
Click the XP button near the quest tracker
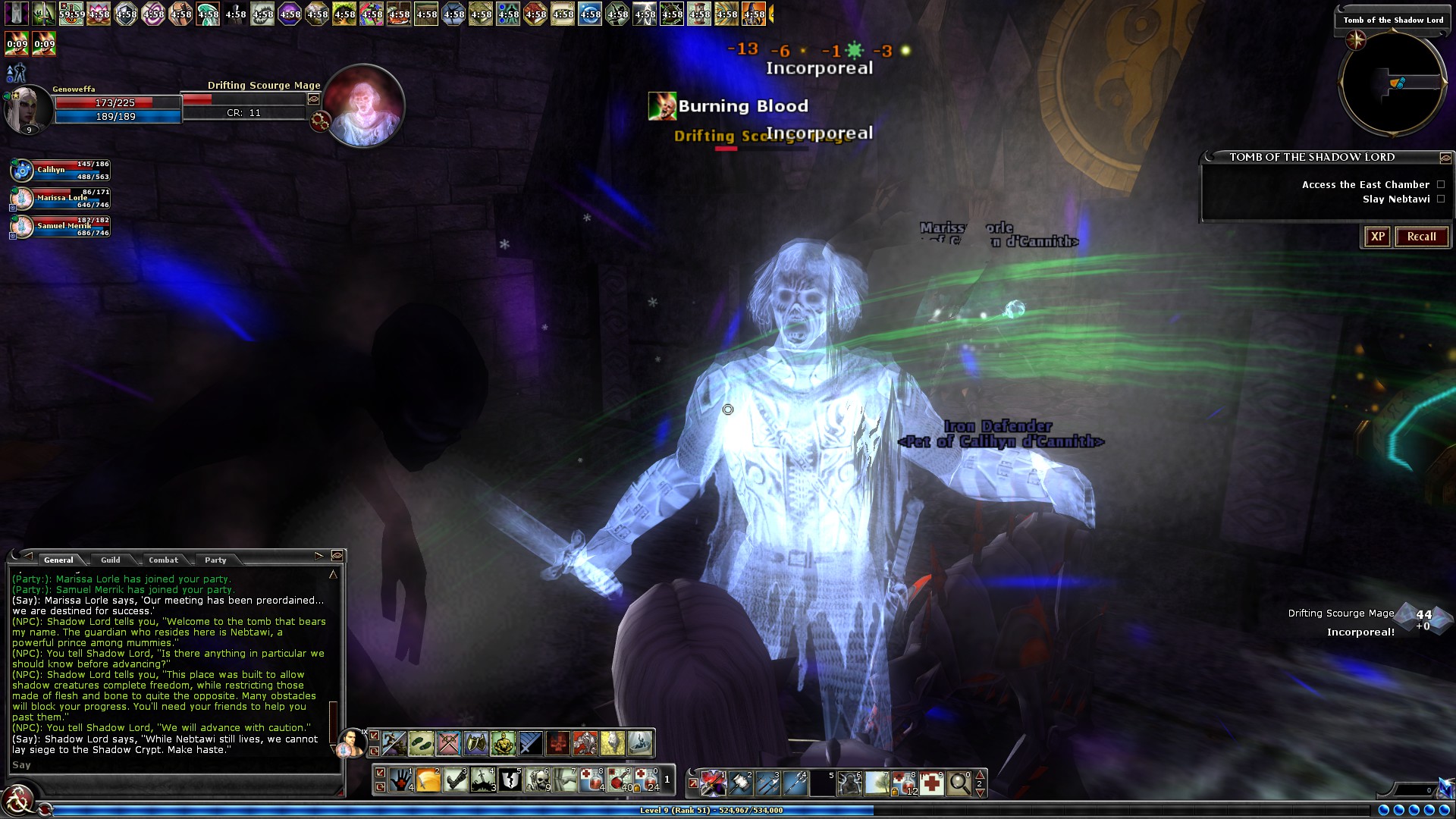tap(1378, 237)
